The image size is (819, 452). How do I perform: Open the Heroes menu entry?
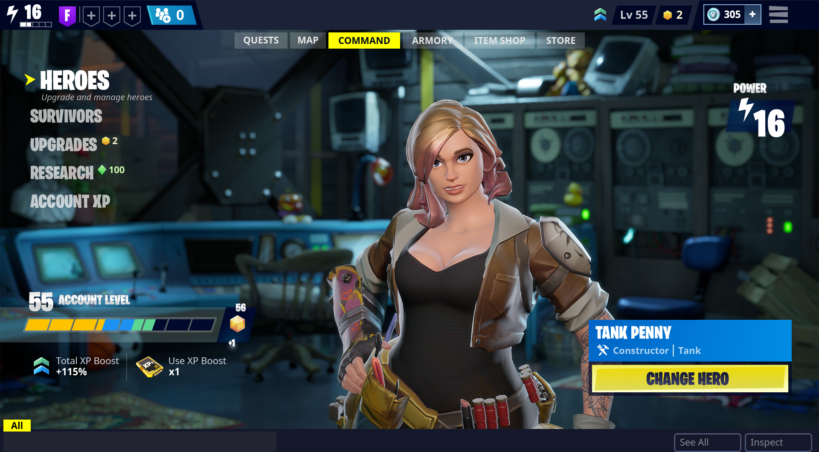tap(75, 80)
